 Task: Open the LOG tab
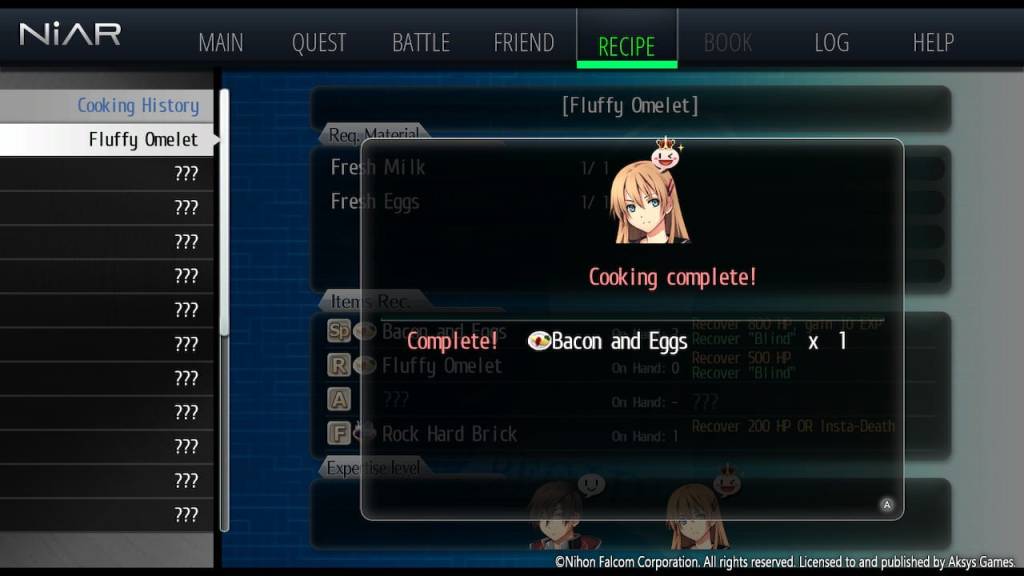coord(831,43)
